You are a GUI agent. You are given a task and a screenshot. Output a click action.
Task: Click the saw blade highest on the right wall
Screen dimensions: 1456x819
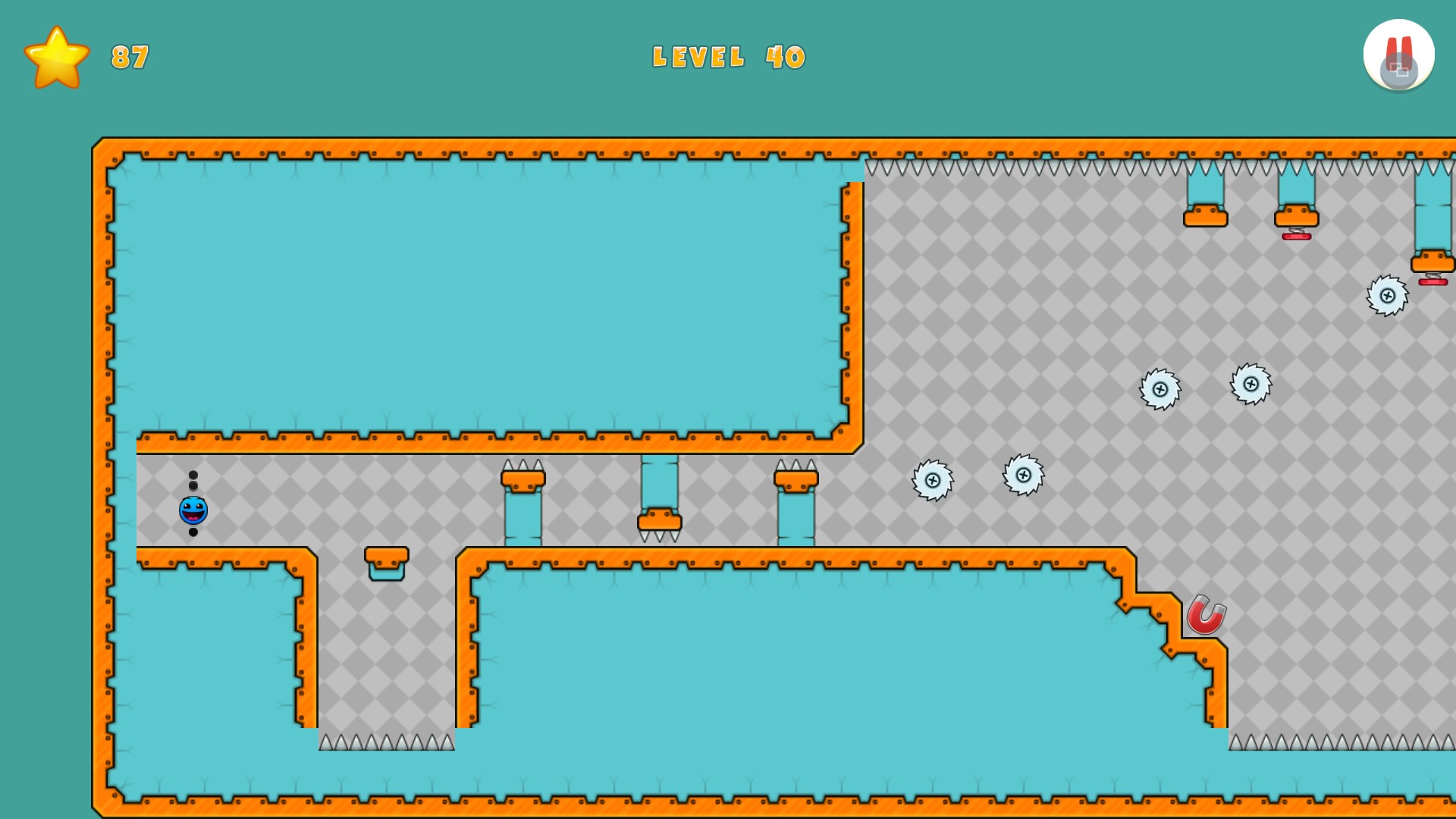1389,296
